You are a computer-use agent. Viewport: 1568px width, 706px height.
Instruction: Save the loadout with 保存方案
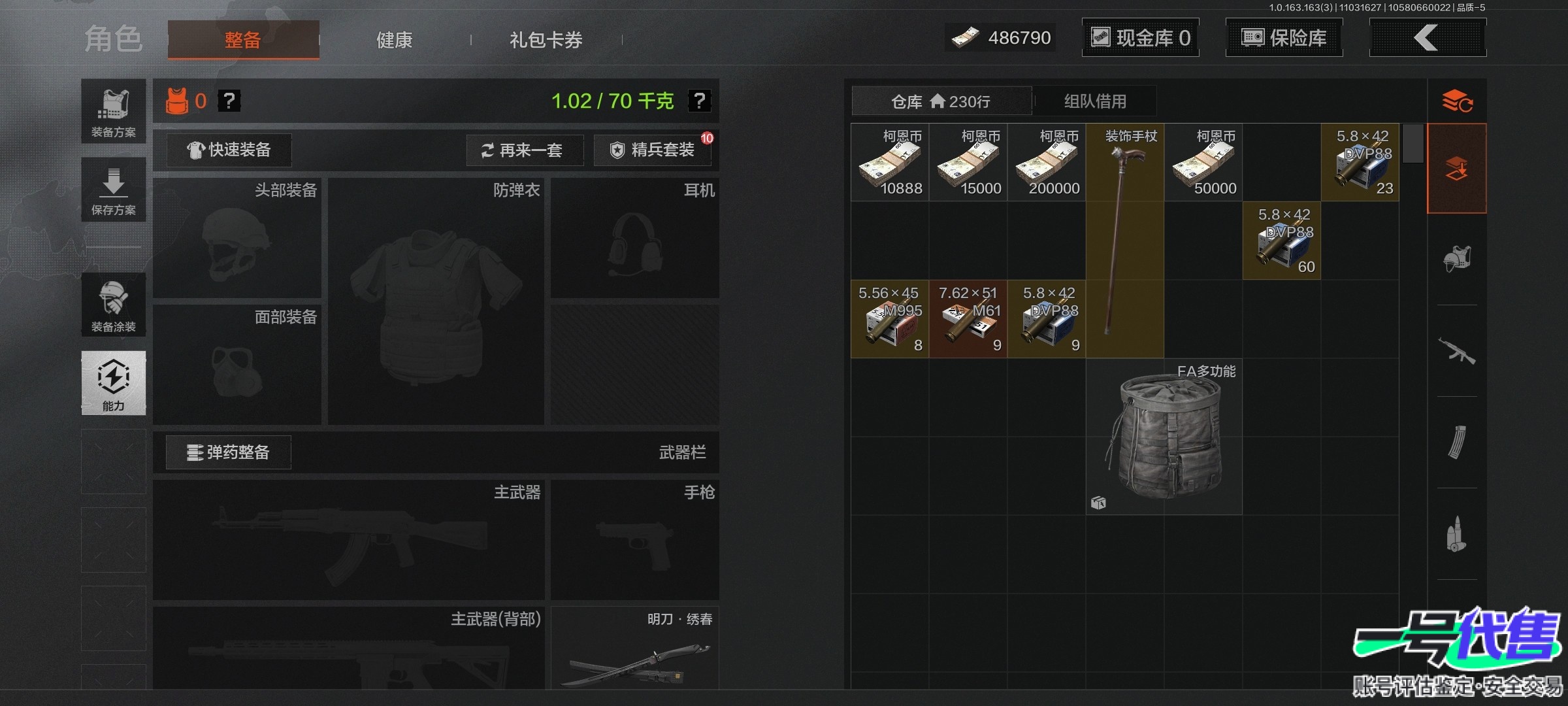coord(114,190)
